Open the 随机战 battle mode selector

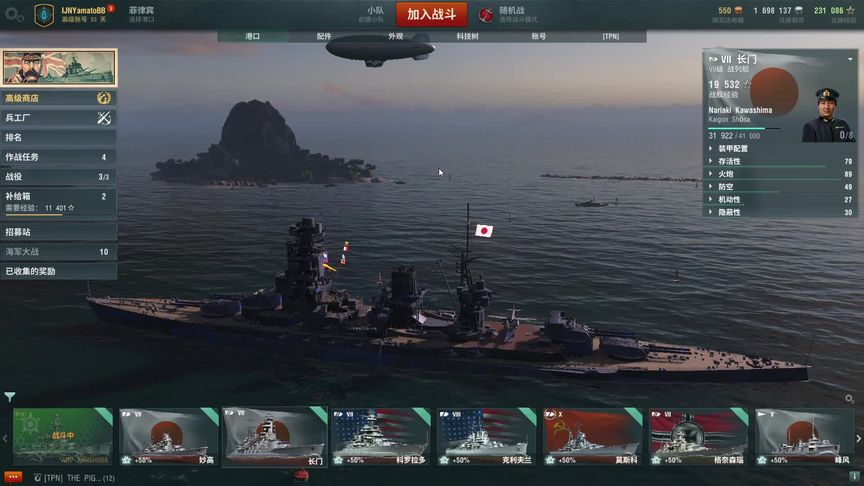[x=510, y=15]
